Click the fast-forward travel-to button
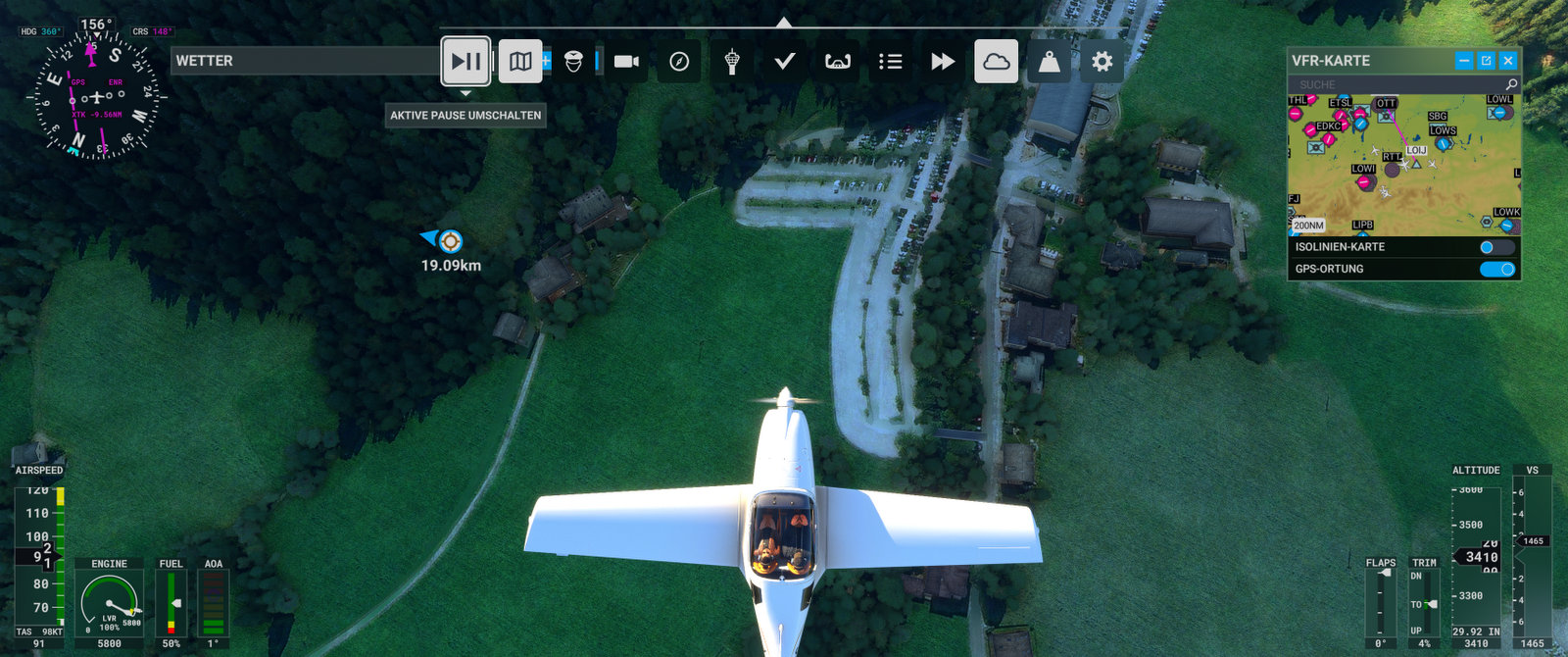Viewport: 1568px width, 657px height. [943, 61]
